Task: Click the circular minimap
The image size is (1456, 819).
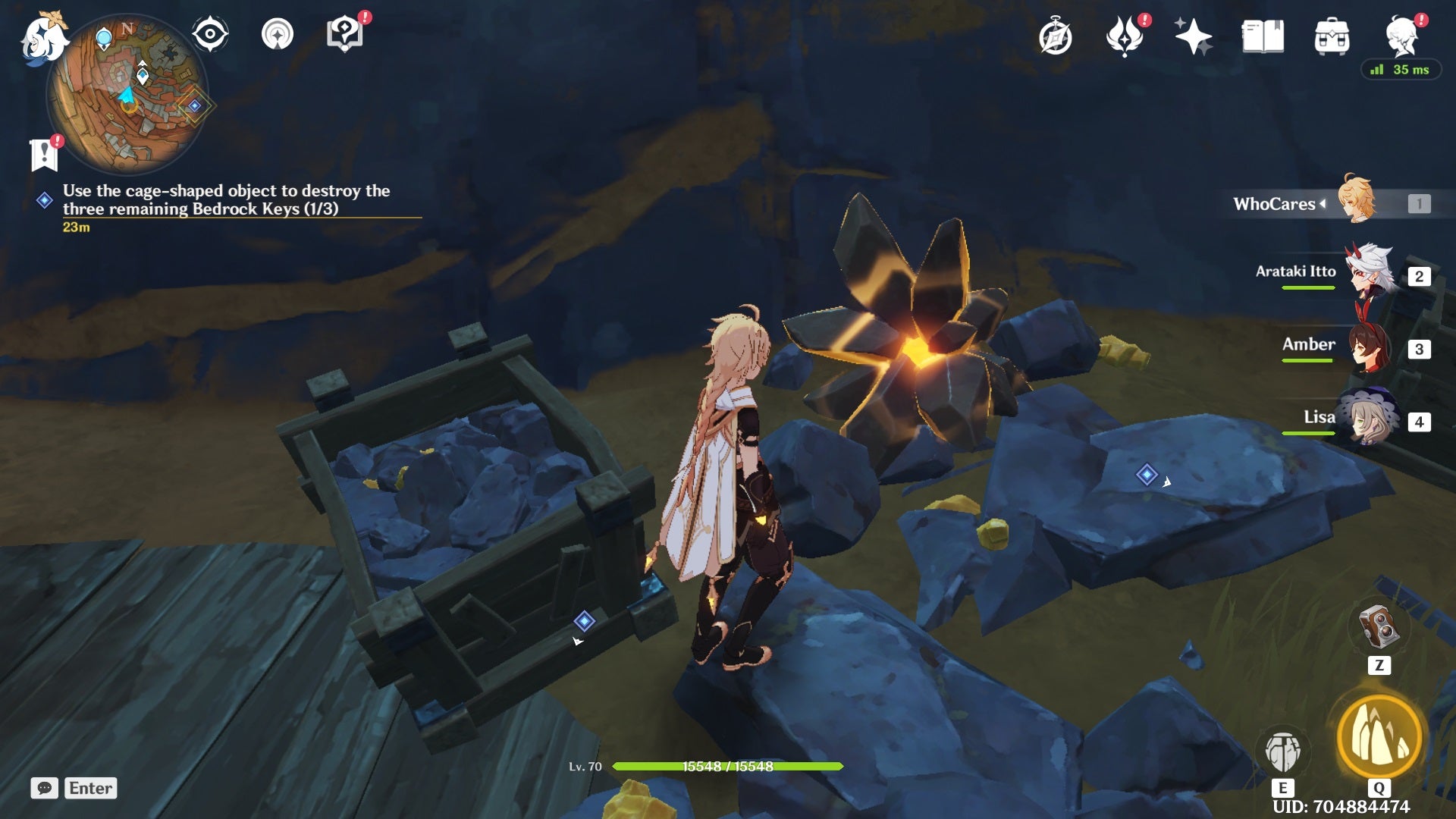Action: pos(127,95)
